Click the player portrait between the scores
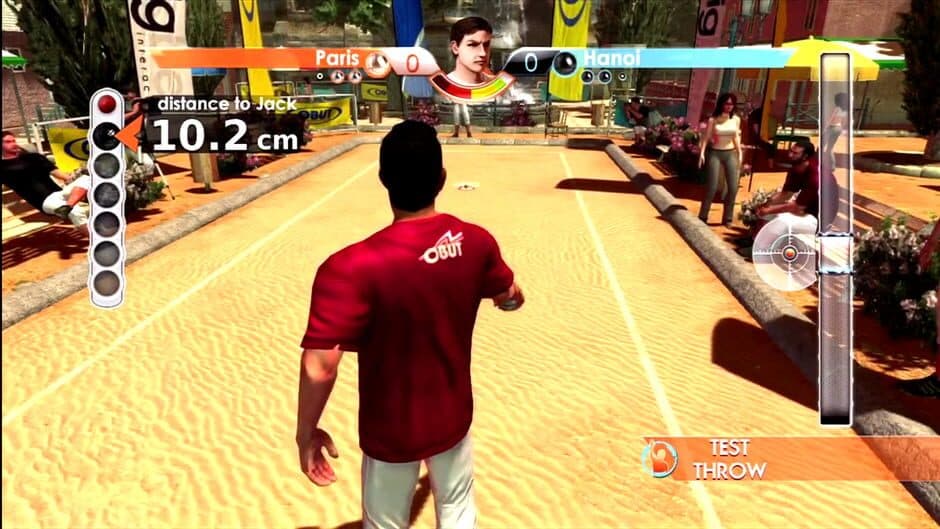The width and height of the screenshot is (940, 529). point(469,52)
